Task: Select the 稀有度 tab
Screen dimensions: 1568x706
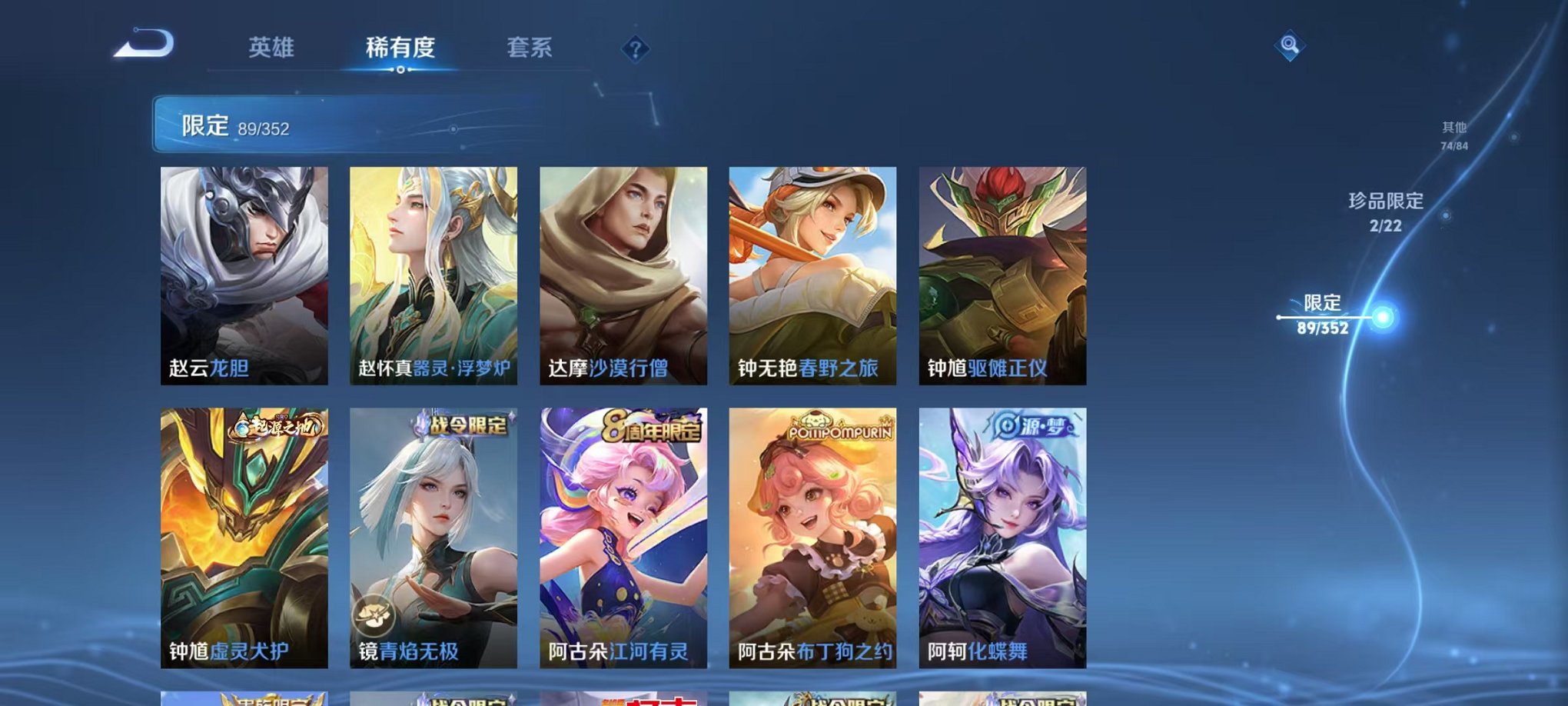Action: tap(400, 46)
